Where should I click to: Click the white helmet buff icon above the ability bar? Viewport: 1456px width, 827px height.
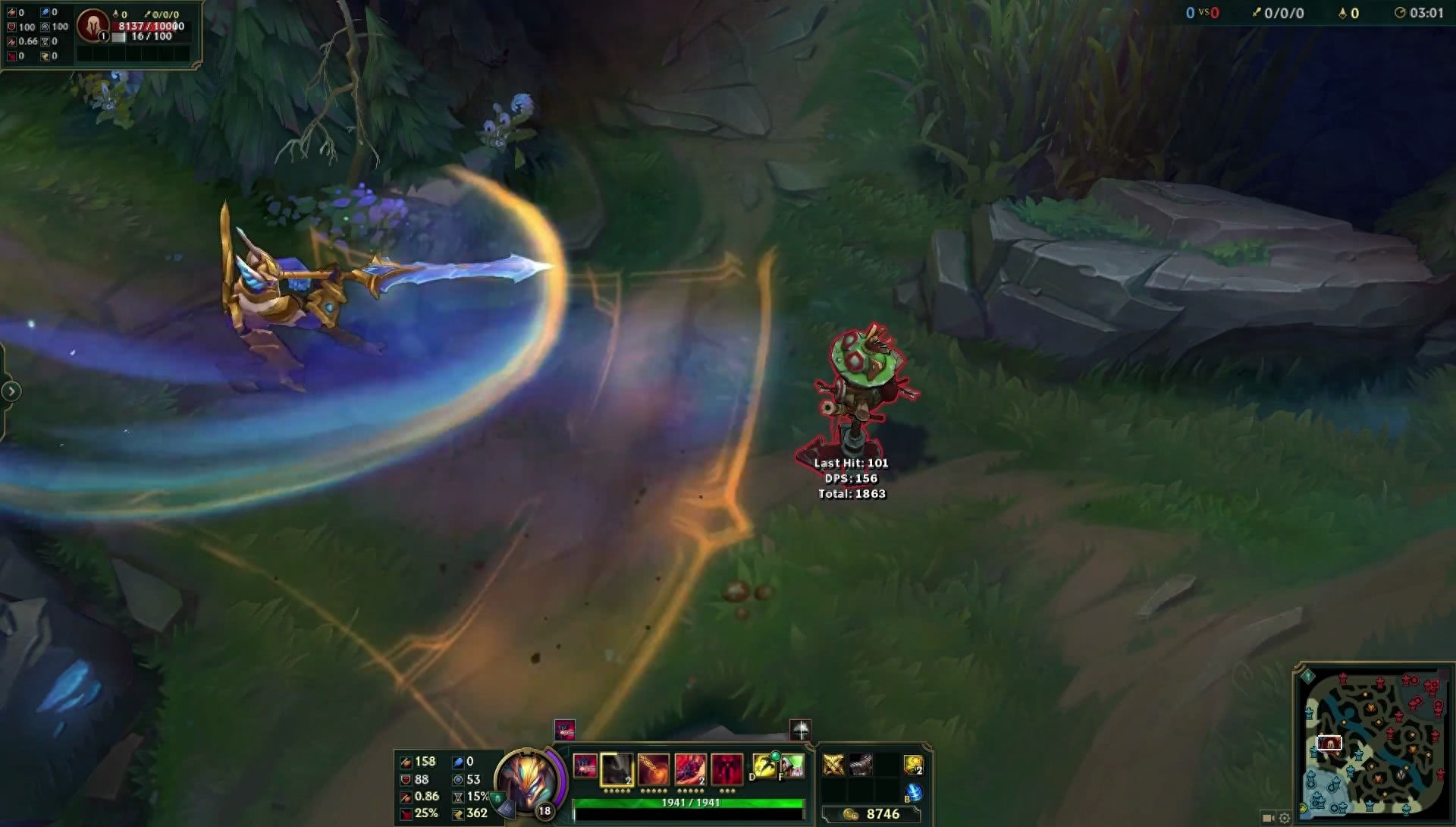pos(801,730)
